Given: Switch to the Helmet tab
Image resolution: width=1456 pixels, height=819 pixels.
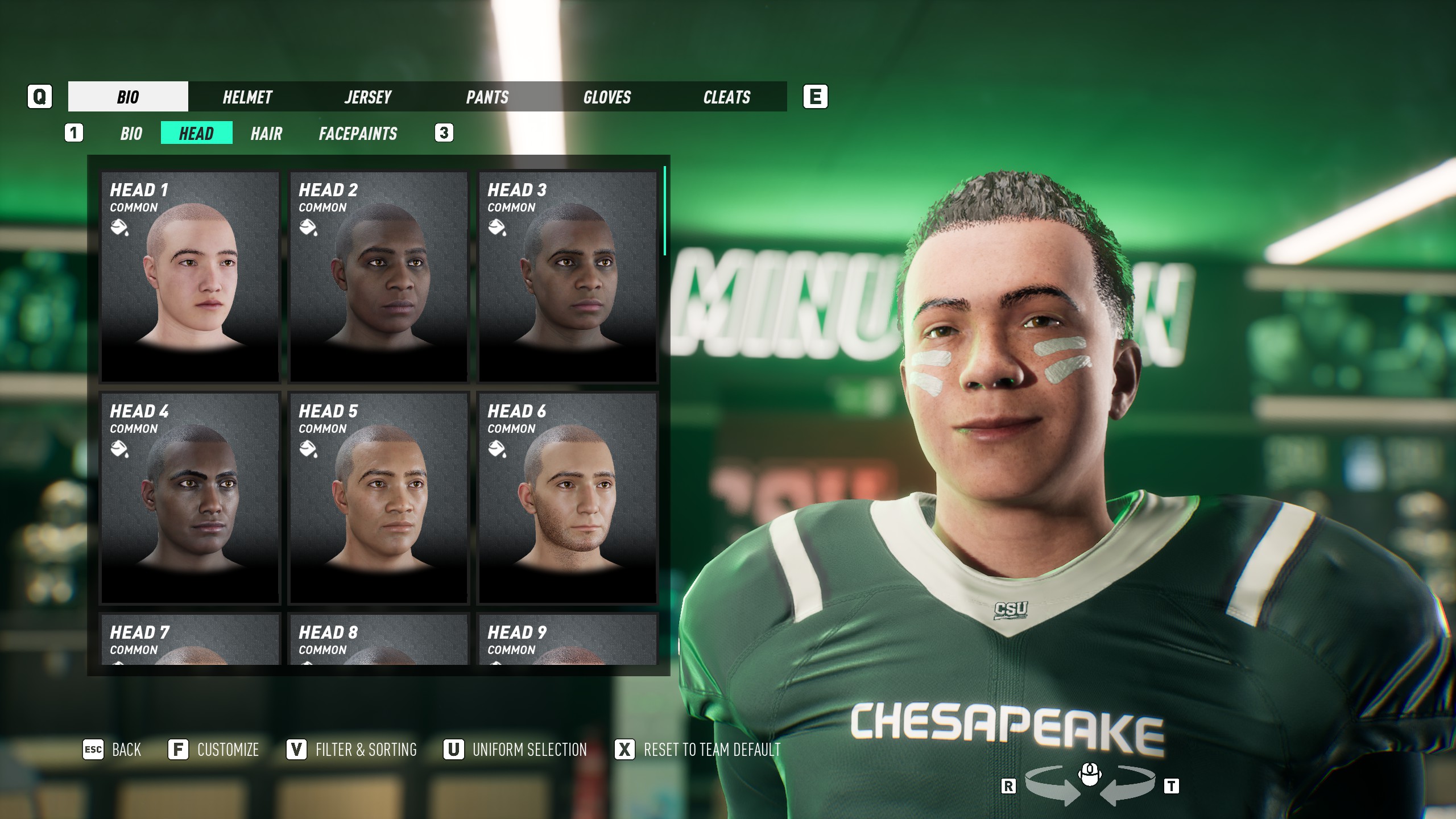Looking at the screenshot, I should 247,97.
